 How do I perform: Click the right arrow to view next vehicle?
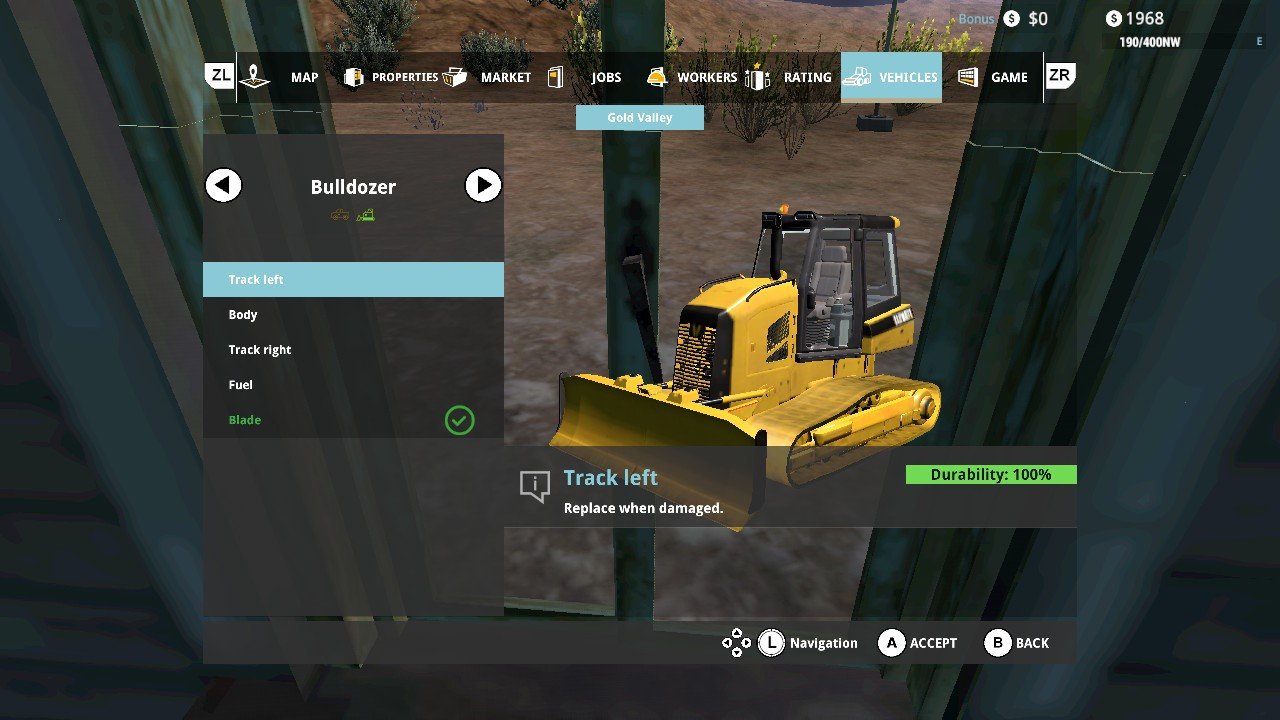click(x=483, y=185)
